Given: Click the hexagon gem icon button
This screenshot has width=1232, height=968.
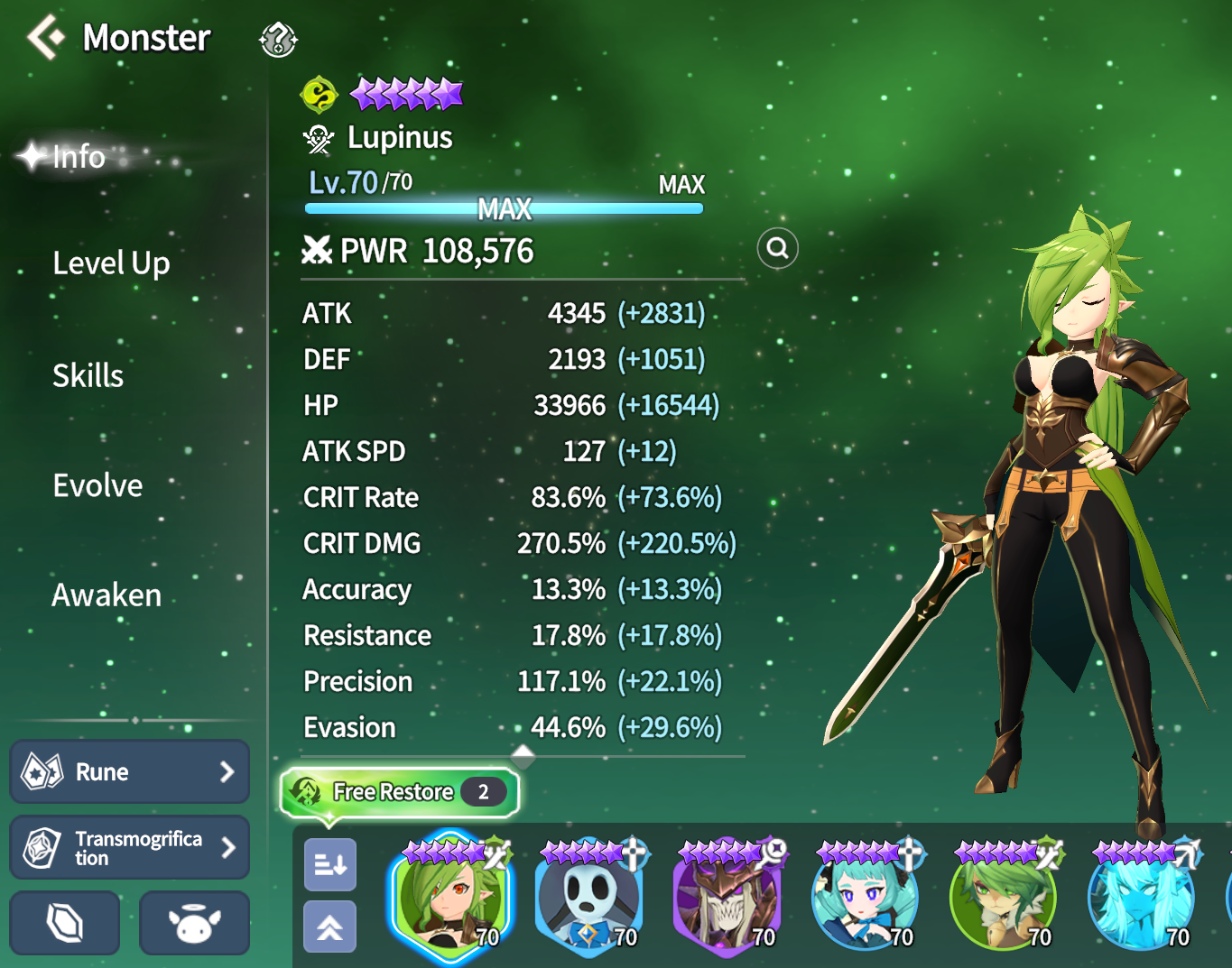Looking at the screenshot, I should pyautogui.click(x=65, y=924).
